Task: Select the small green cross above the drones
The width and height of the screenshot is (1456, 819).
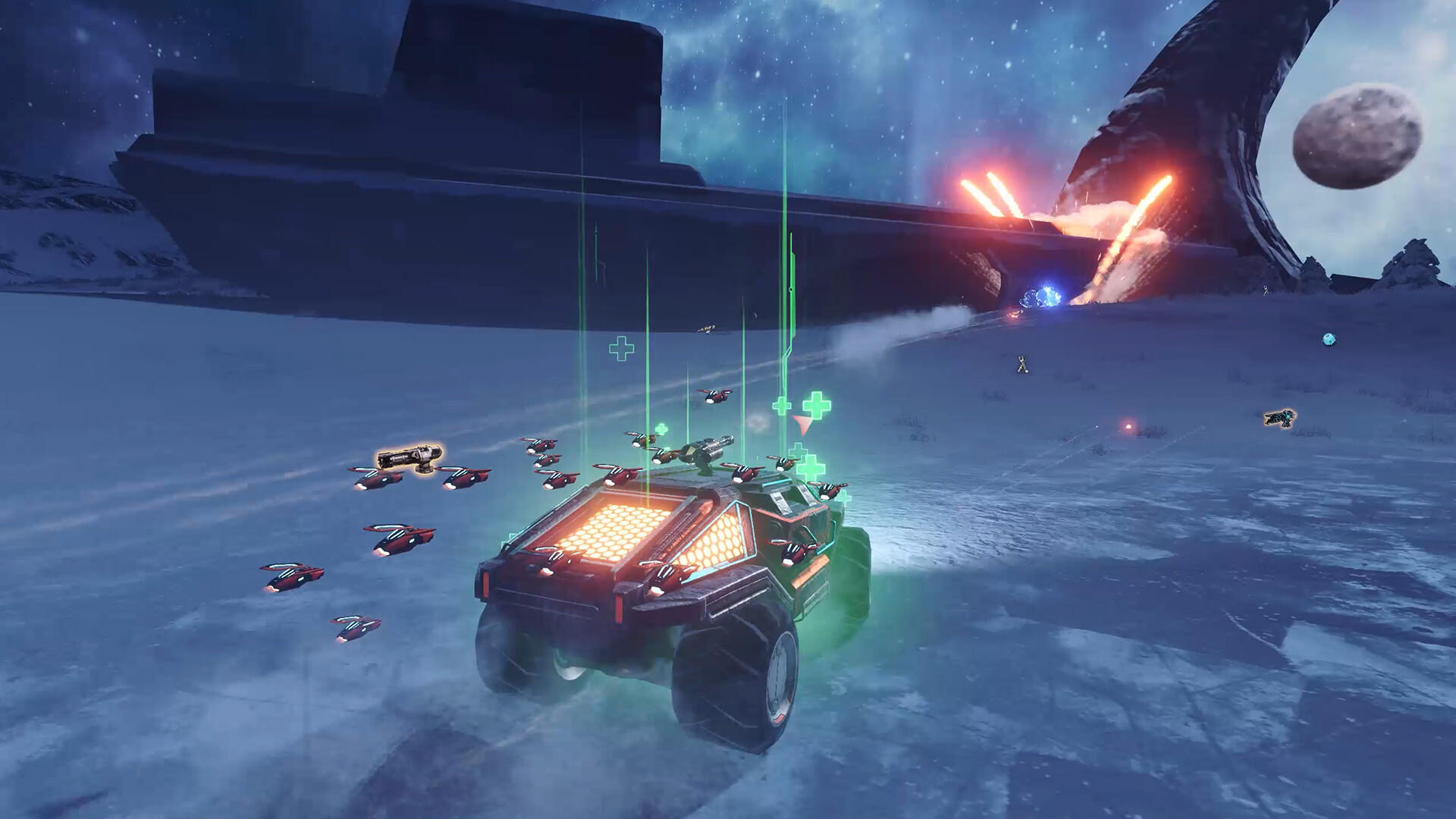Action: point(622,349)
